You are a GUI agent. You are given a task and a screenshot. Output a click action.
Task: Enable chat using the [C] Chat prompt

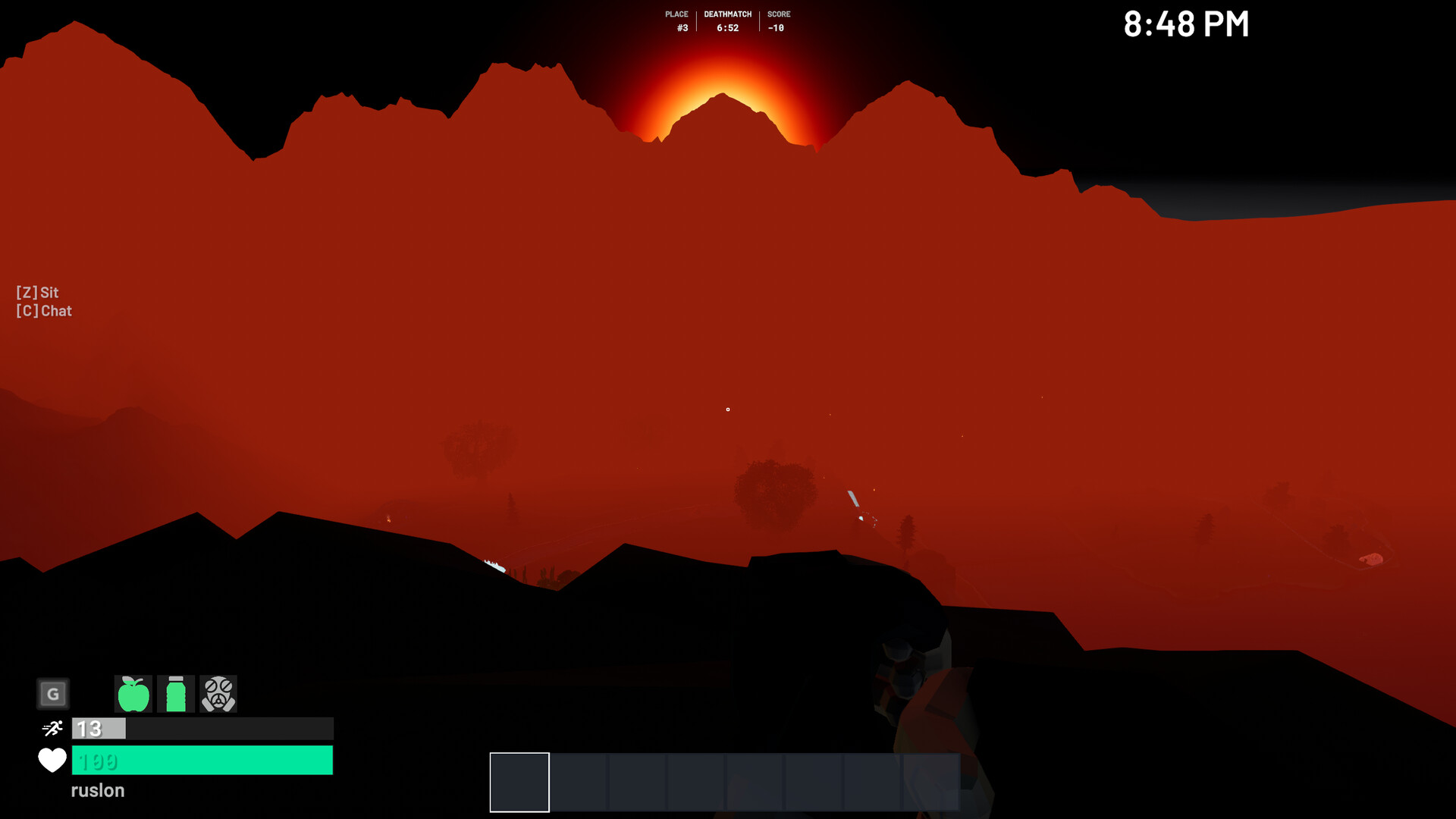click(x=43, y=310)
